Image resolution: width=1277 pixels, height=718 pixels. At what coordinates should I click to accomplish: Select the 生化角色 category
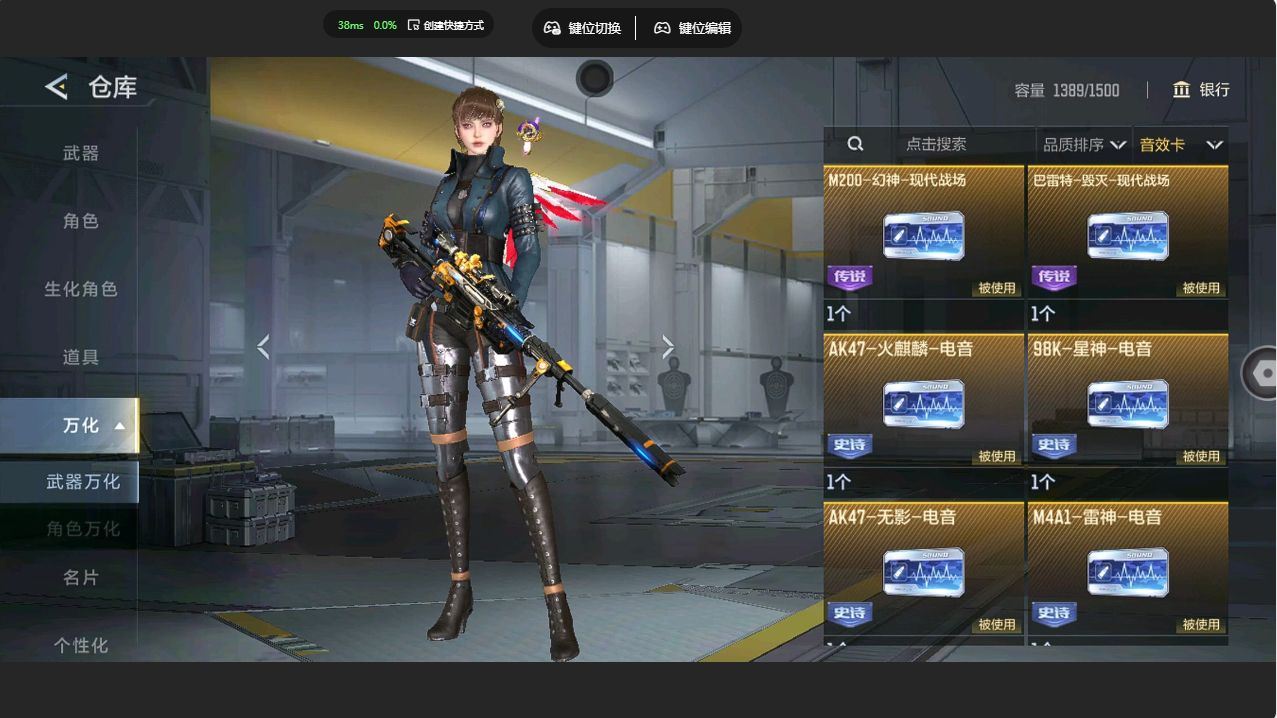pos(81,289)
